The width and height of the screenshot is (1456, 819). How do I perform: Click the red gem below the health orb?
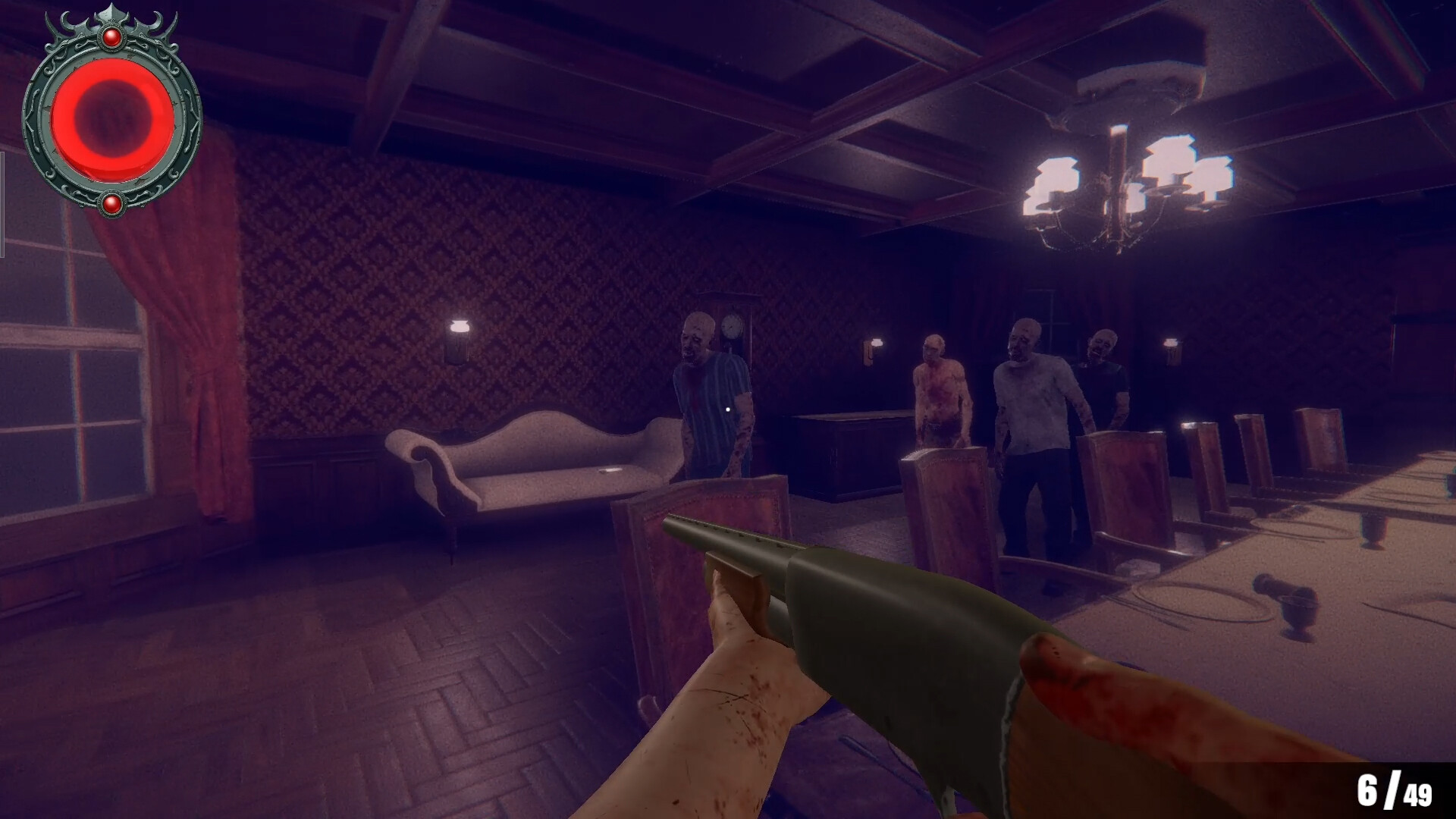(114, 202)
